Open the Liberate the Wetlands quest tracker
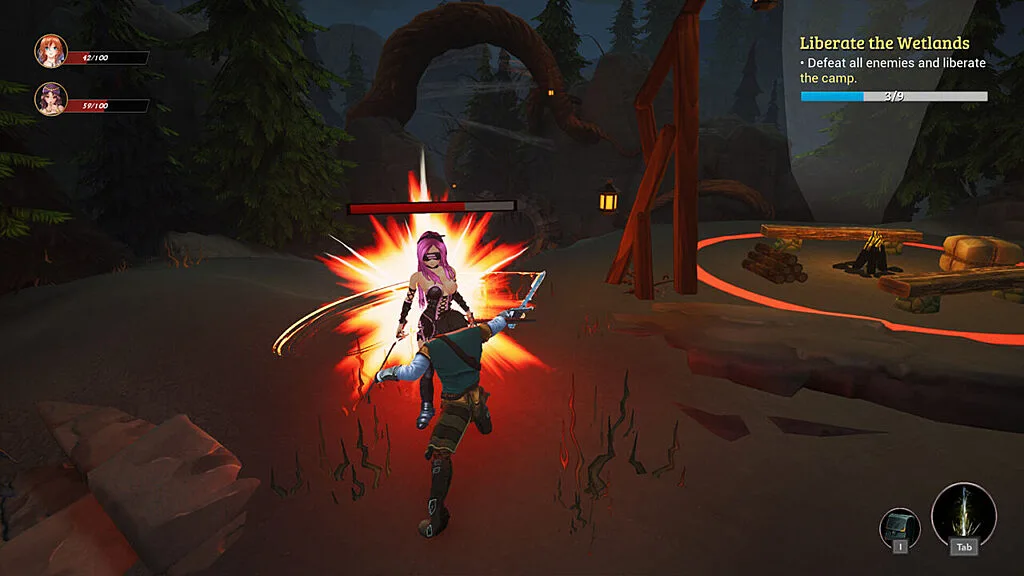 click(884, 43)
